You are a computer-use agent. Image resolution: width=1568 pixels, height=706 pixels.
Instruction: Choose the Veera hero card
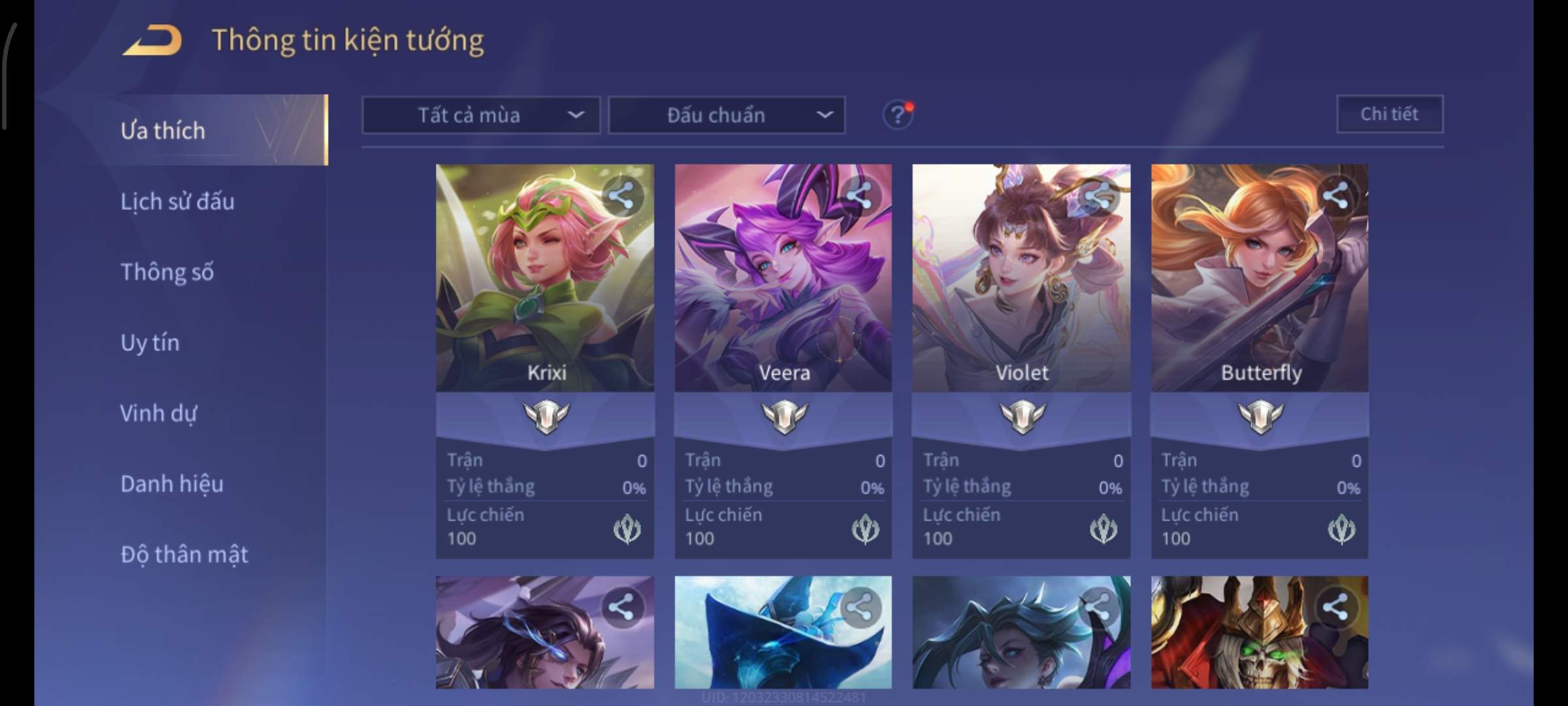(x=783, y=278)
